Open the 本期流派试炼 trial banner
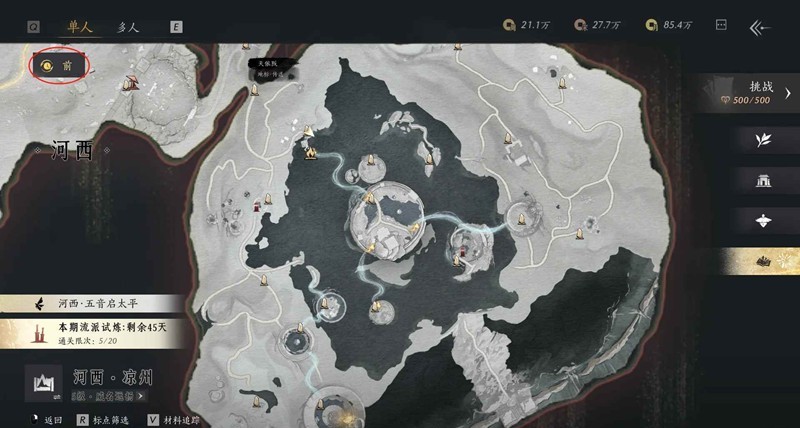 tap(95, 332)
